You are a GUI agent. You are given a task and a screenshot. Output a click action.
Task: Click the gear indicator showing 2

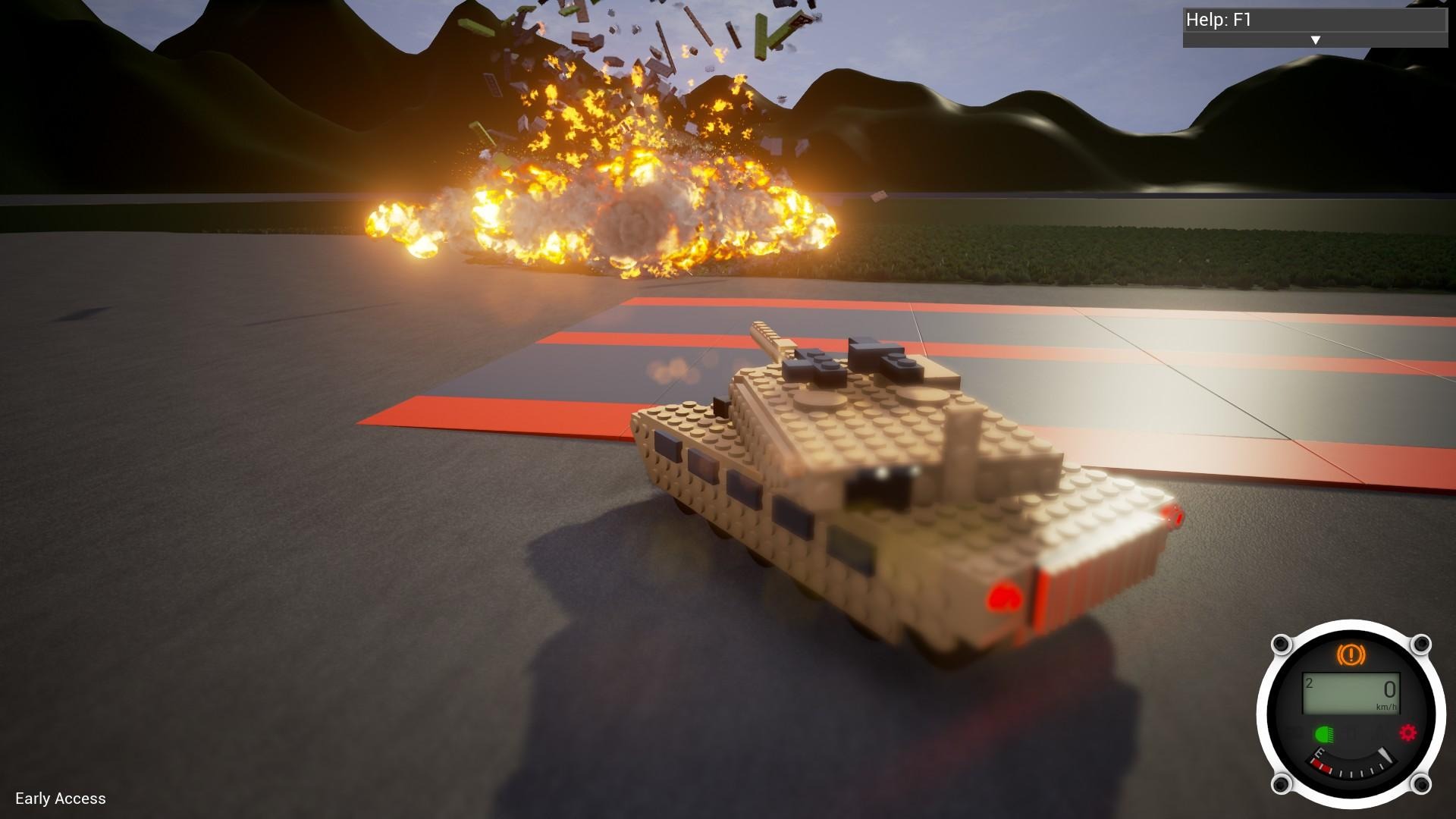coord(1308,682)
